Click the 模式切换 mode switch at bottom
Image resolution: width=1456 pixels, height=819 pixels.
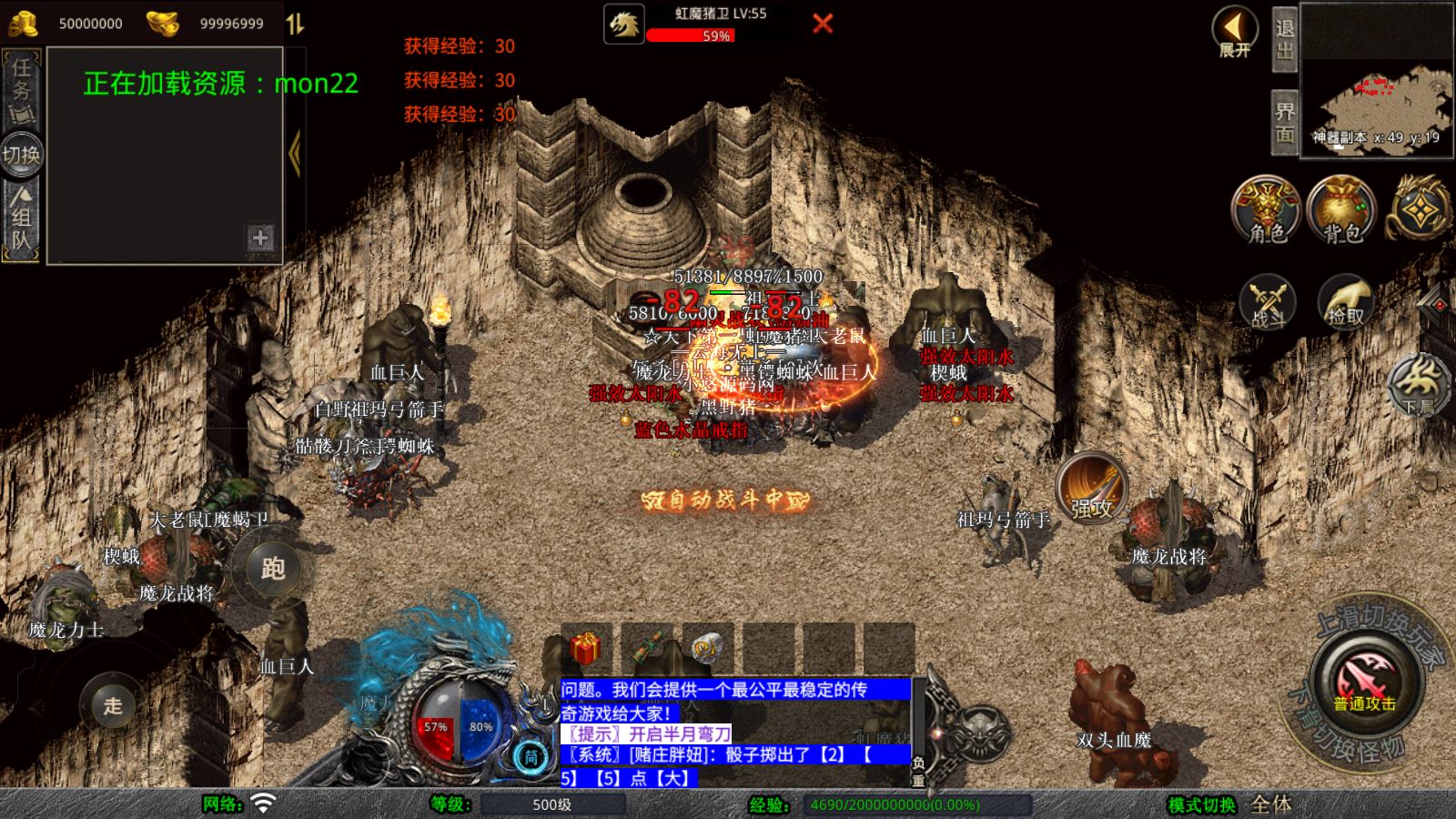[x=1201, y=805]
